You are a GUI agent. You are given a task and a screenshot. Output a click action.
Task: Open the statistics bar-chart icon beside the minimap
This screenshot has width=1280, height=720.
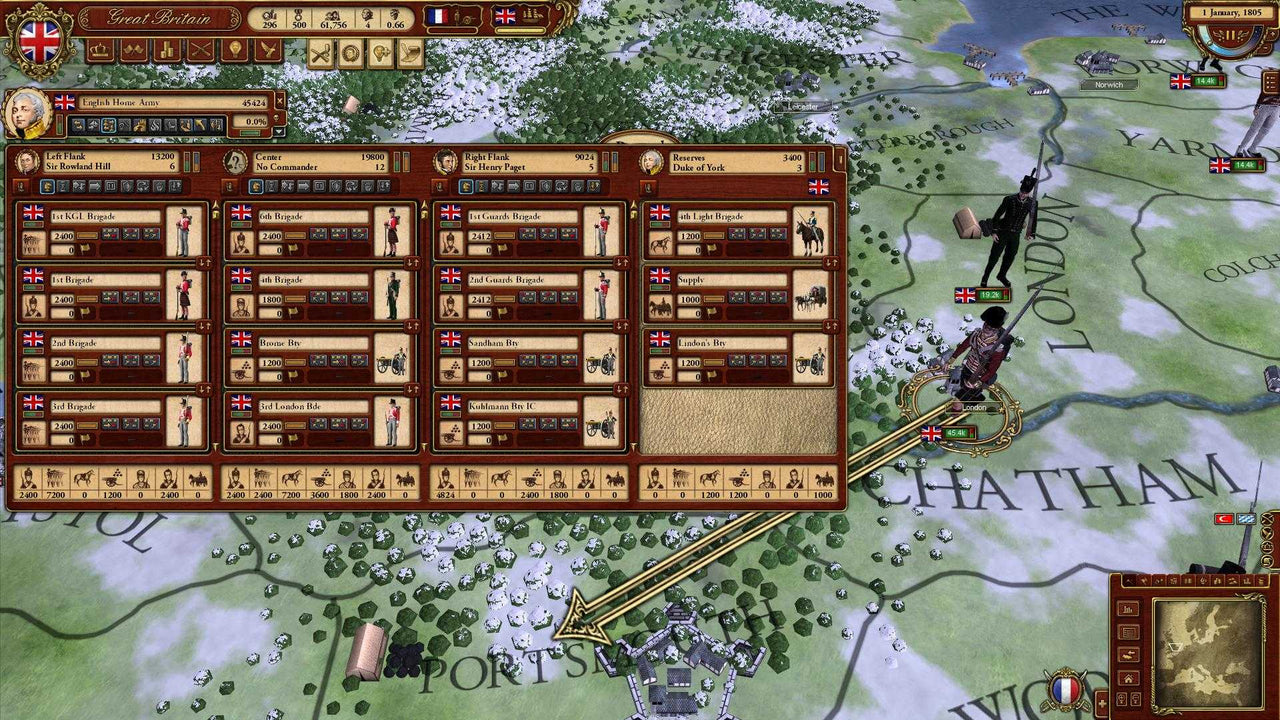coord(1127,610)
